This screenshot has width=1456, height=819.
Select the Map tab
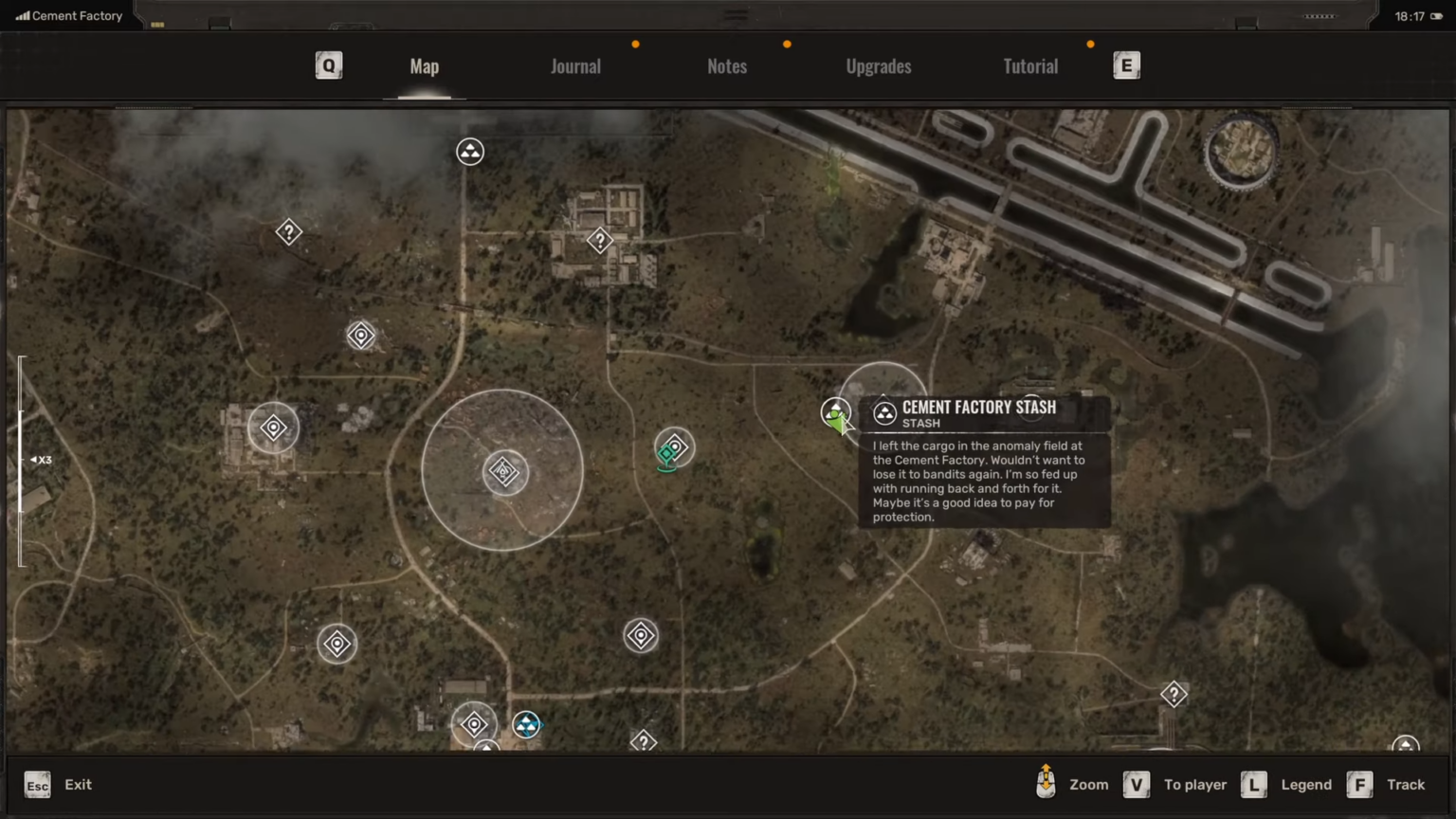click(425, 66)
